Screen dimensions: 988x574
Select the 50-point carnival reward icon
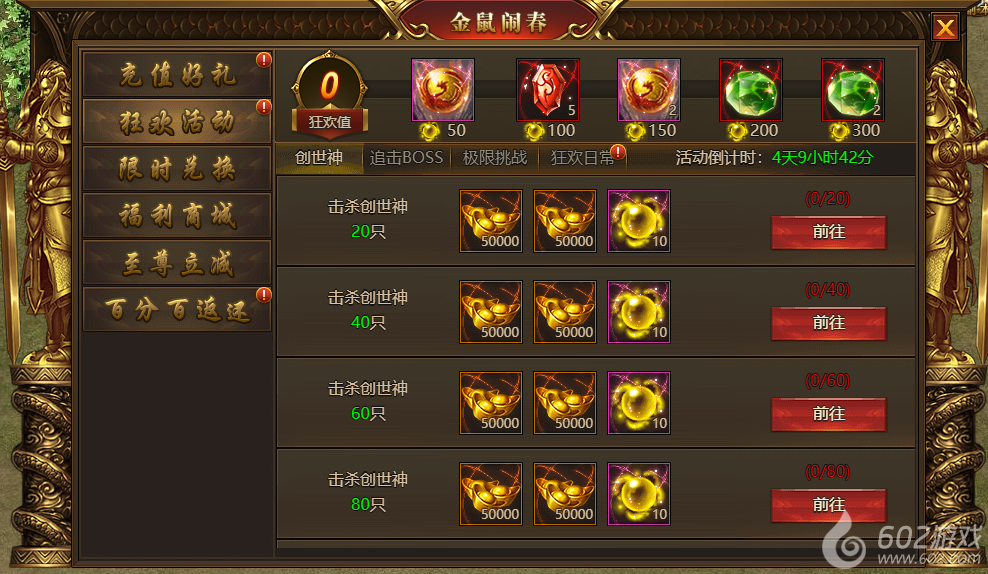coord(443,90)
